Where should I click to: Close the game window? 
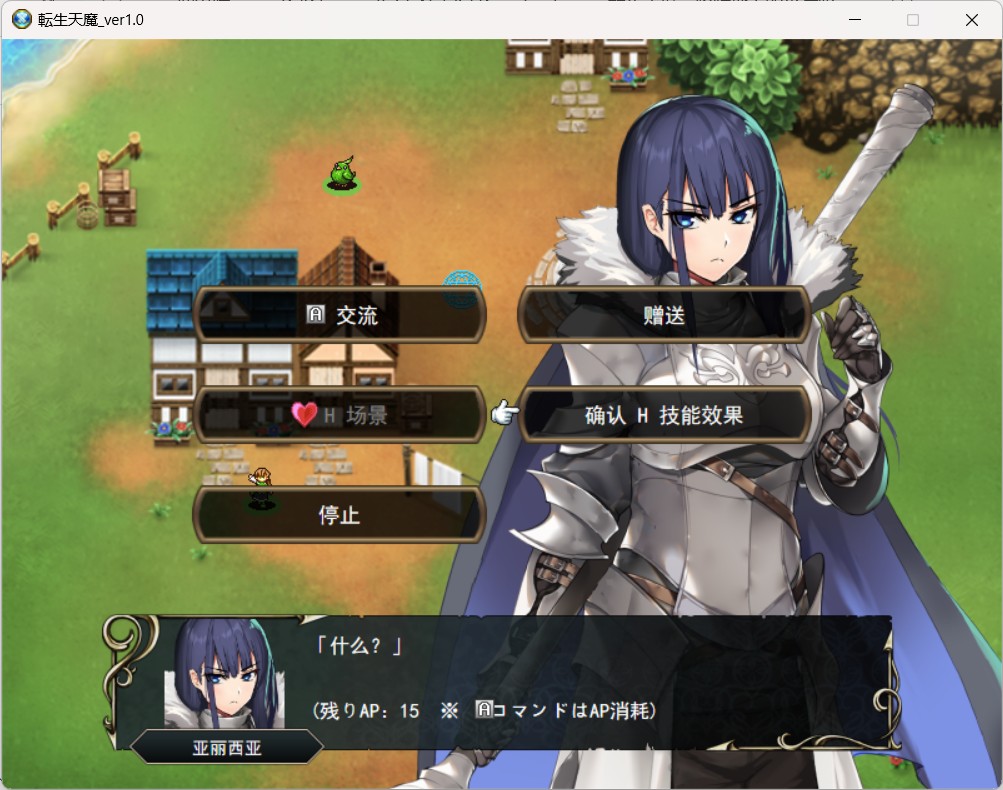click(971, 20)
